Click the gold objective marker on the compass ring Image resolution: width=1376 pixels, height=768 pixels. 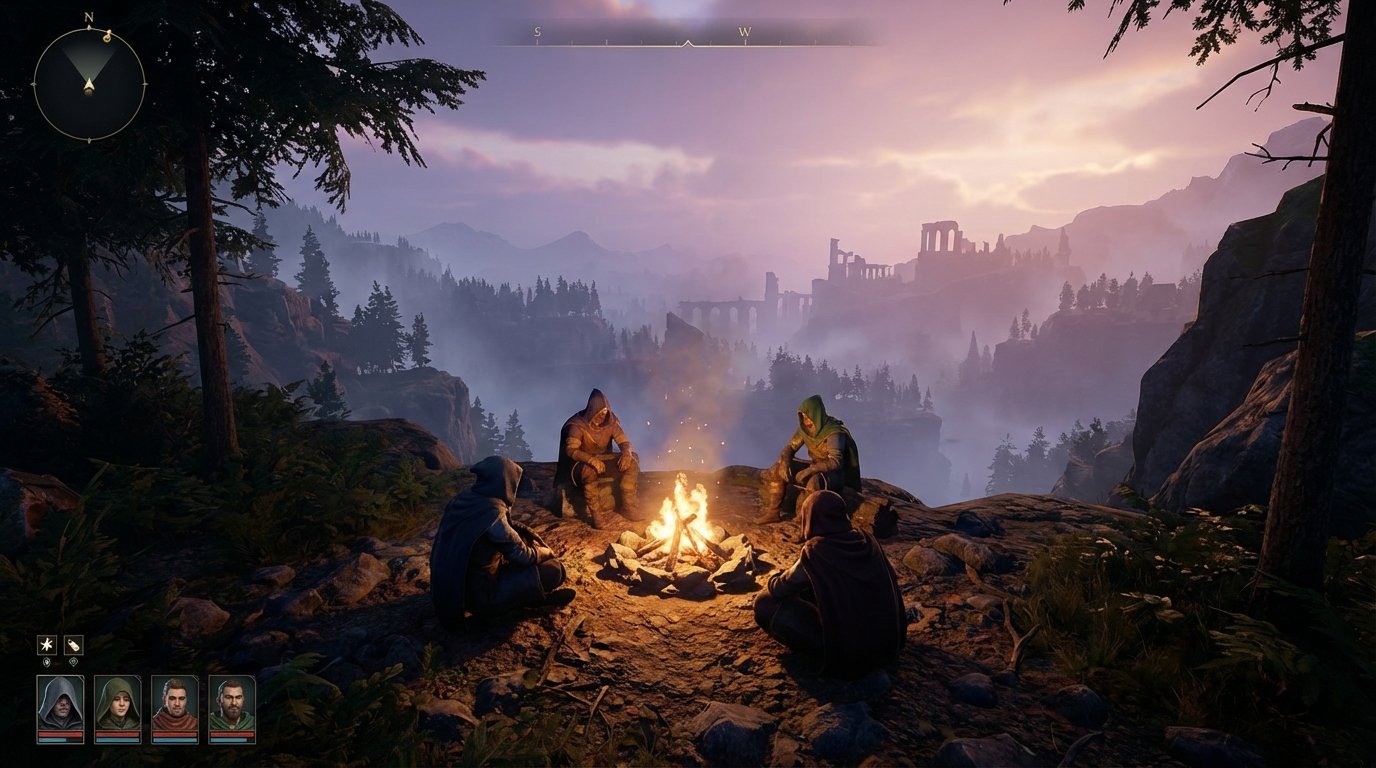click(x=108, y=37)
